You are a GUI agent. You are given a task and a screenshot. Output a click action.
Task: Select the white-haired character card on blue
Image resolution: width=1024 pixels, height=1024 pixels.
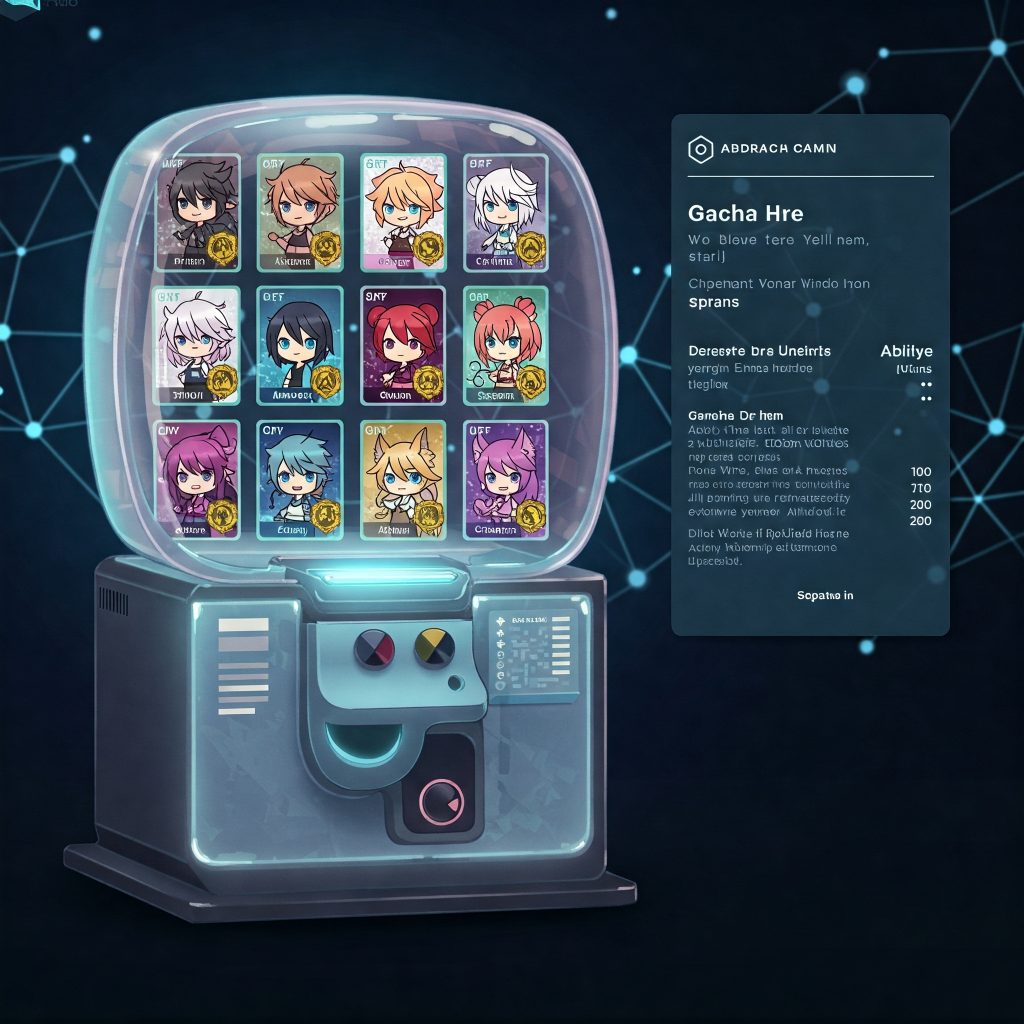[505, 212]
